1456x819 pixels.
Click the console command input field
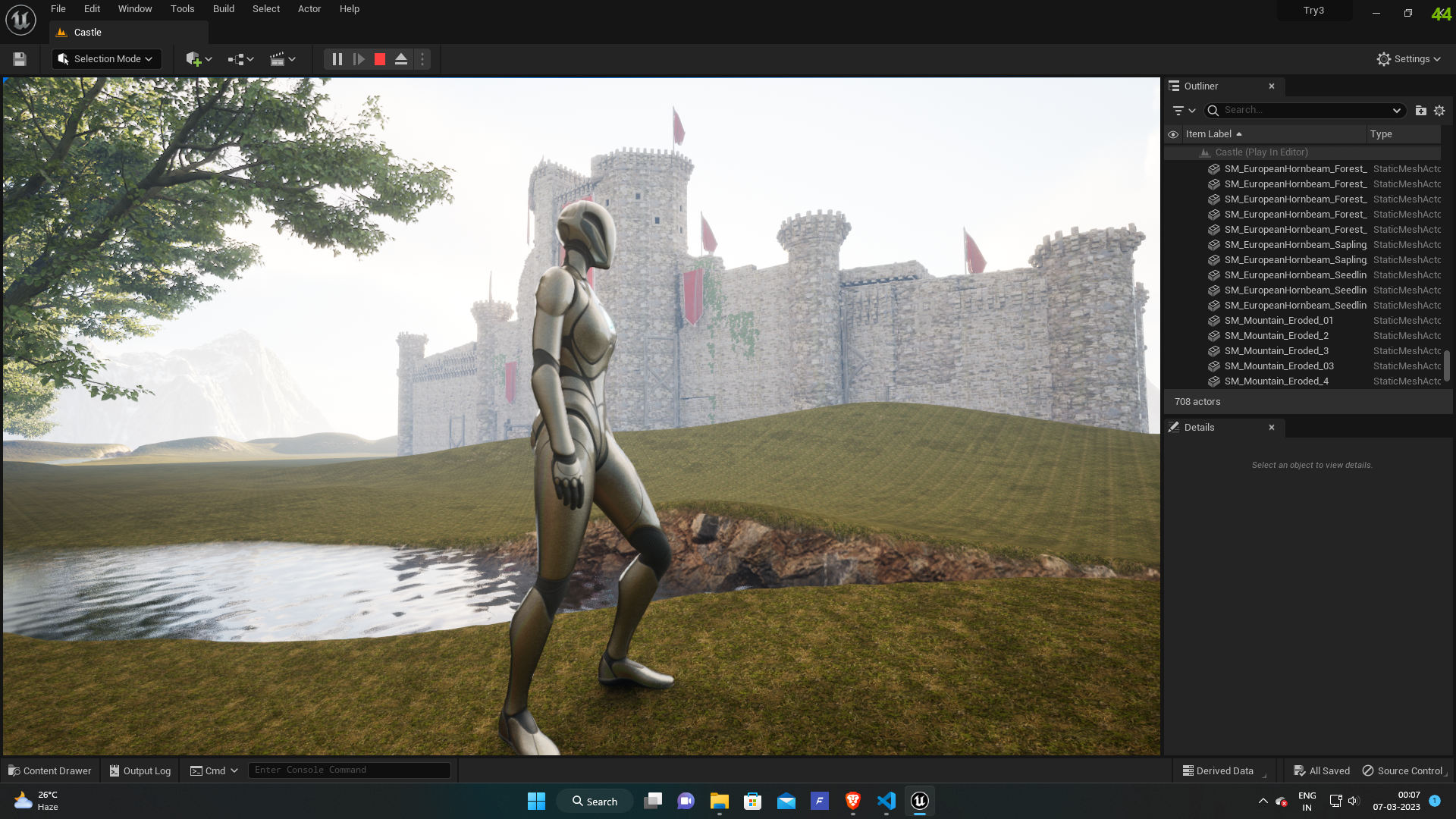(349, 770)
